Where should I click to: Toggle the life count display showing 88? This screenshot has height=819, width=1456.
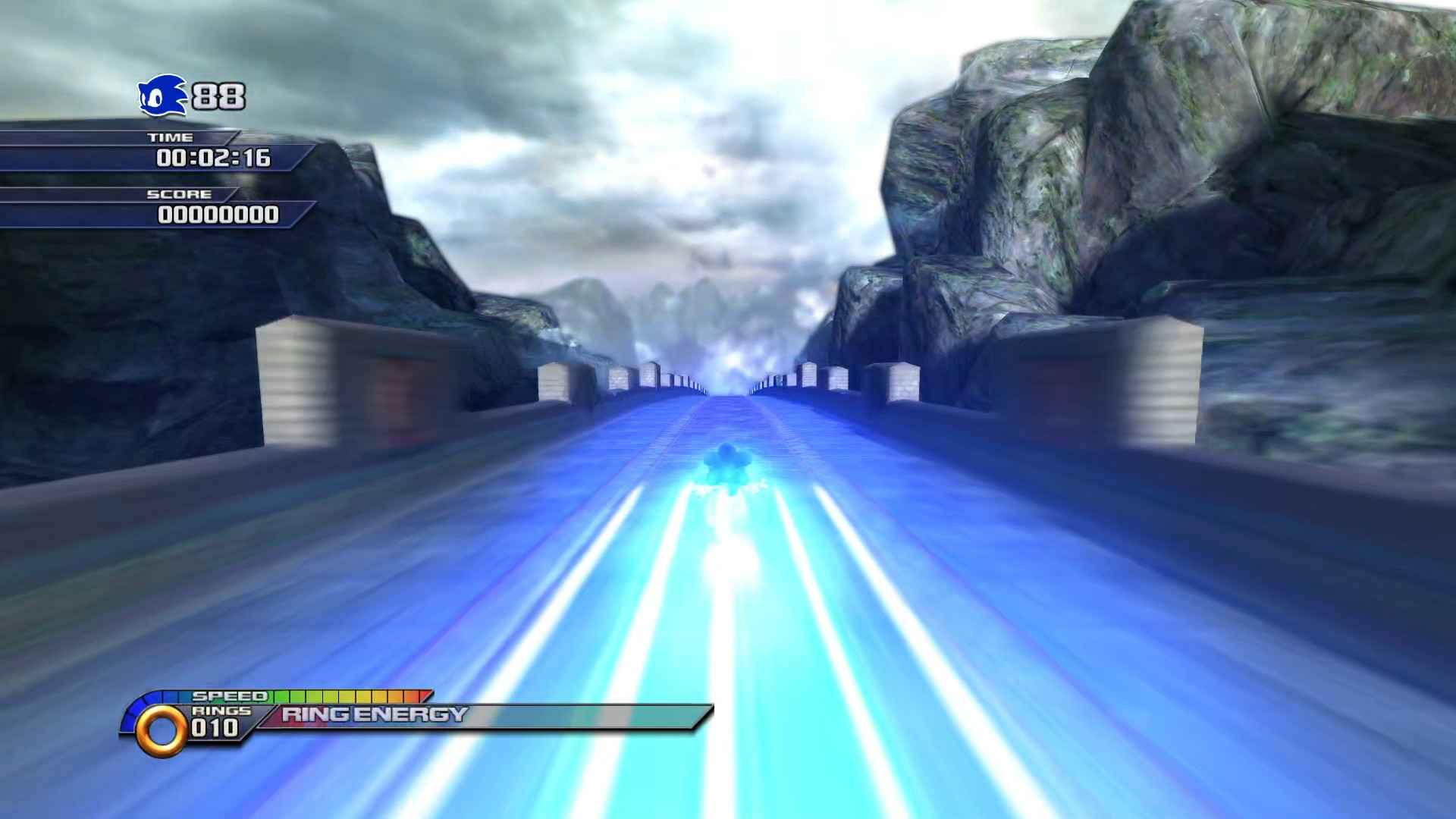tap(218, 95)
